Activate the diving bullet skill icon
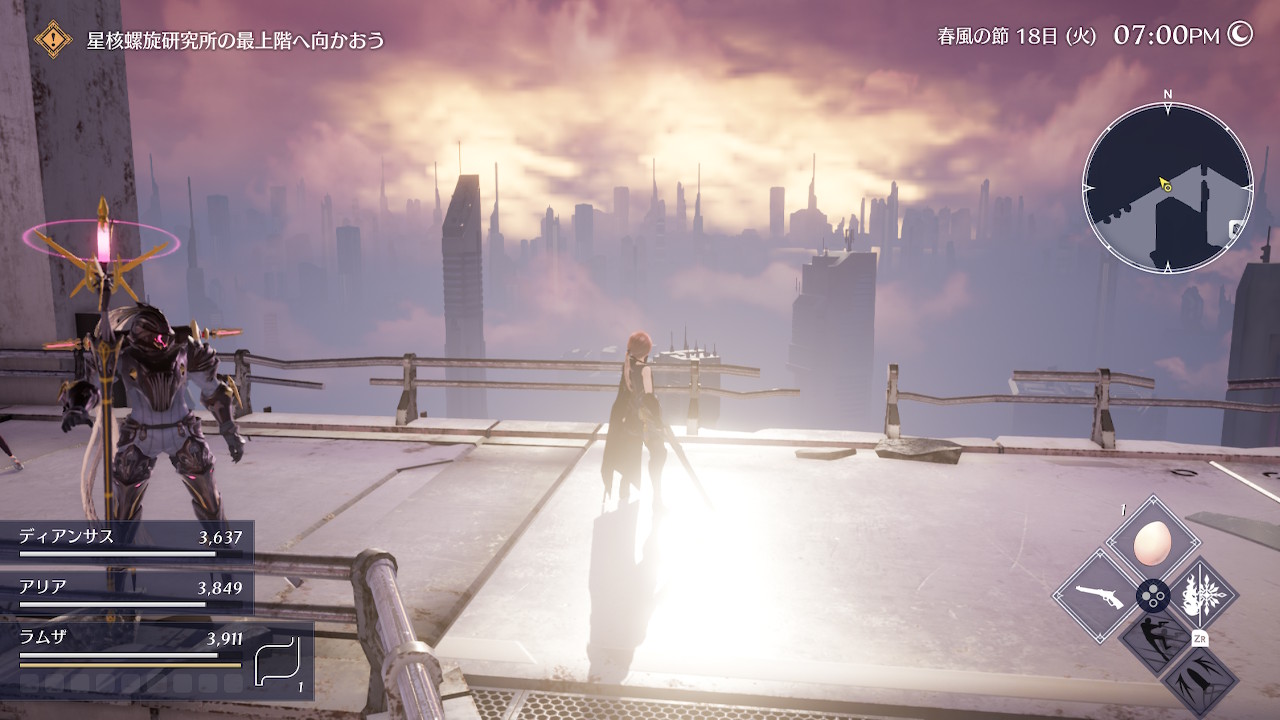The height and width of the screenshot is (720, 1280). point(1199,683)
